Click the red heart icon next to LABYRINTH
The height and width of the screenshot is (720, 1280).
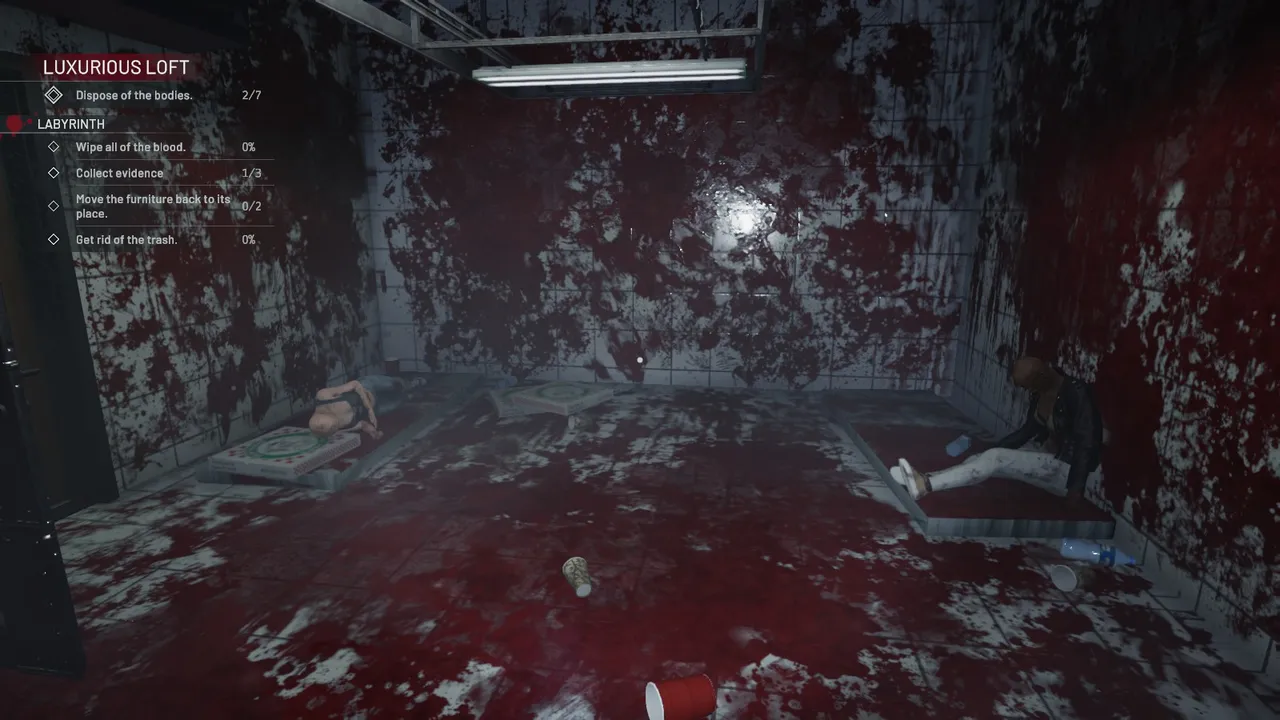tap(14, 123)
